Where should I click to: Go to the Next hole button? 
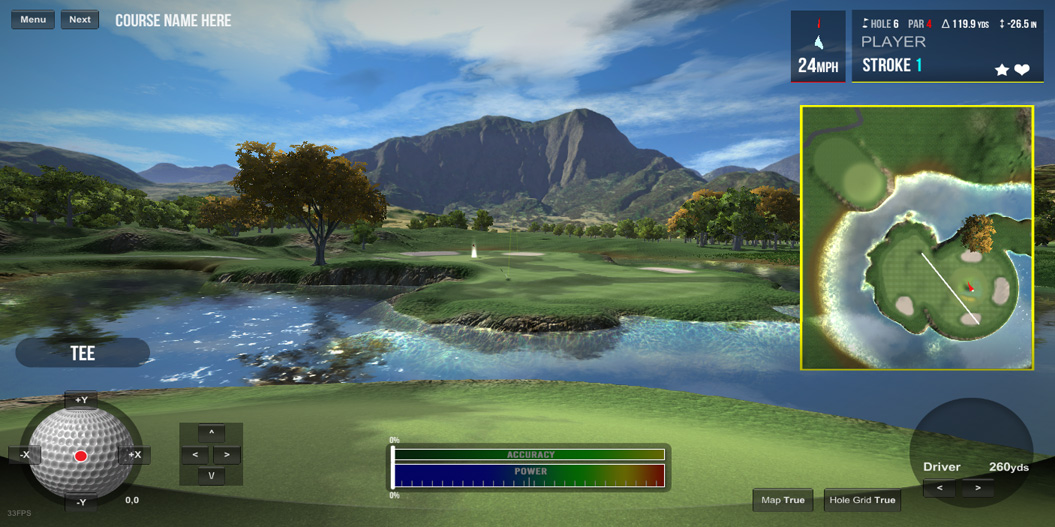(x=80, y=20)
